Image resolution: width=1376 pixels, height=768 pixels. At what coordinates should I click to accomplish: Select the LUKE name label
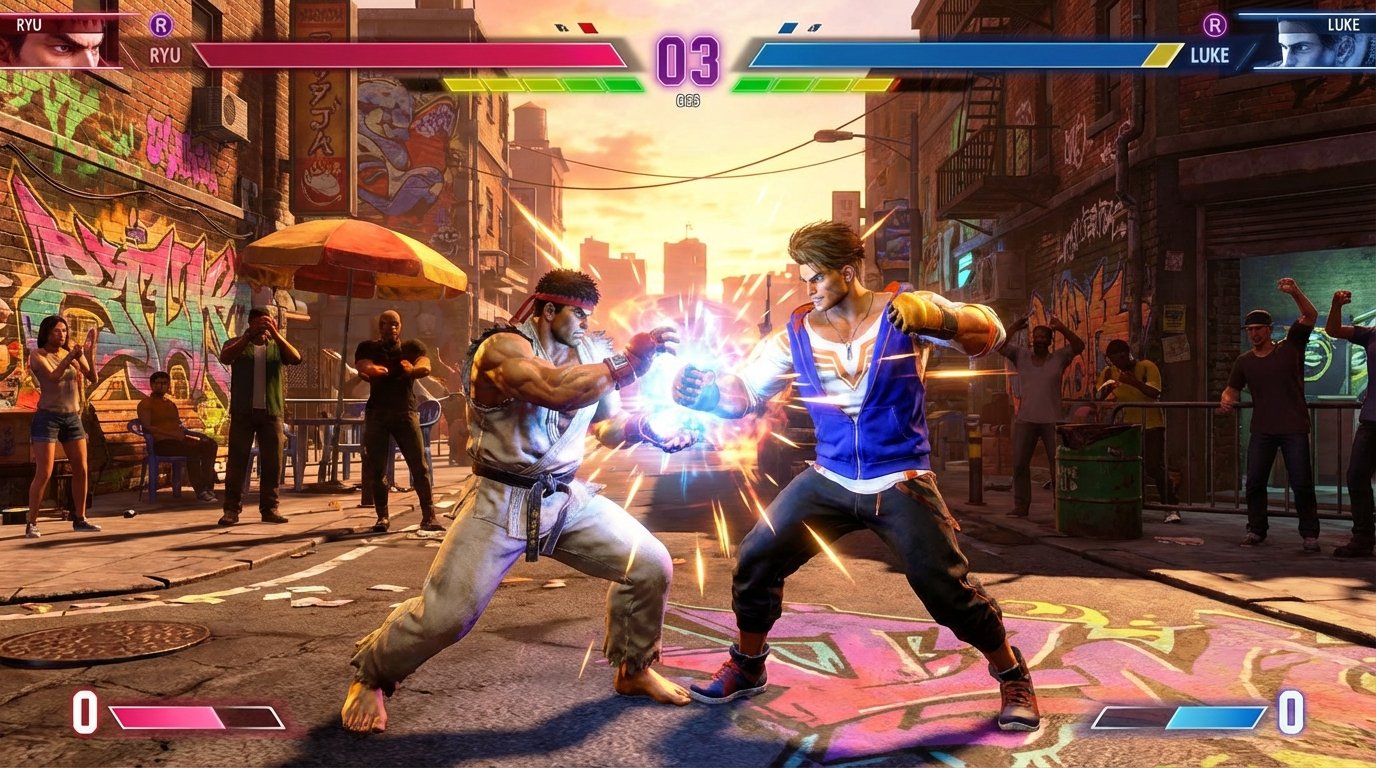(1210, 55)
